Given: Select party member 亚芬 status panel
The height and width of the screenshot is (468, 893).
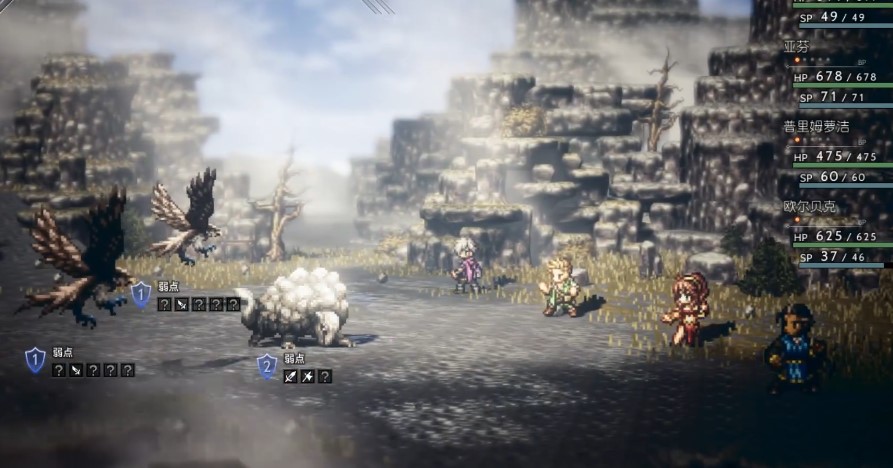Looking at the screenshot, I should point(838,73).
